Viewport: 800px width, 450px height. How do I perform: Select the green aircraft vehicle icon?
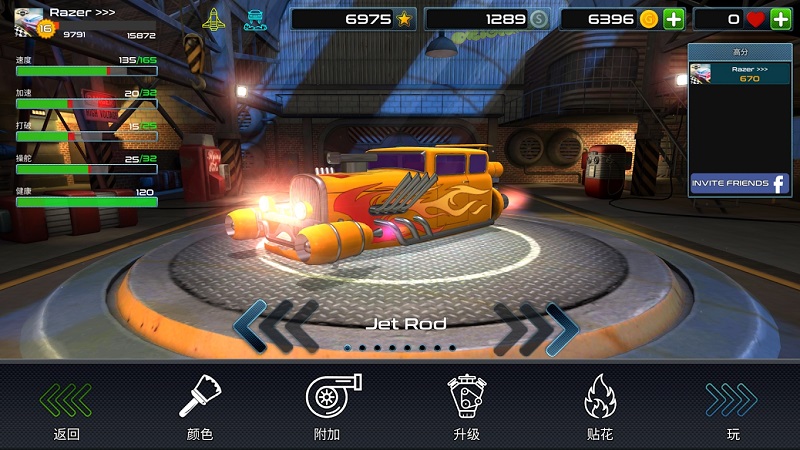(x=214, y=19)
